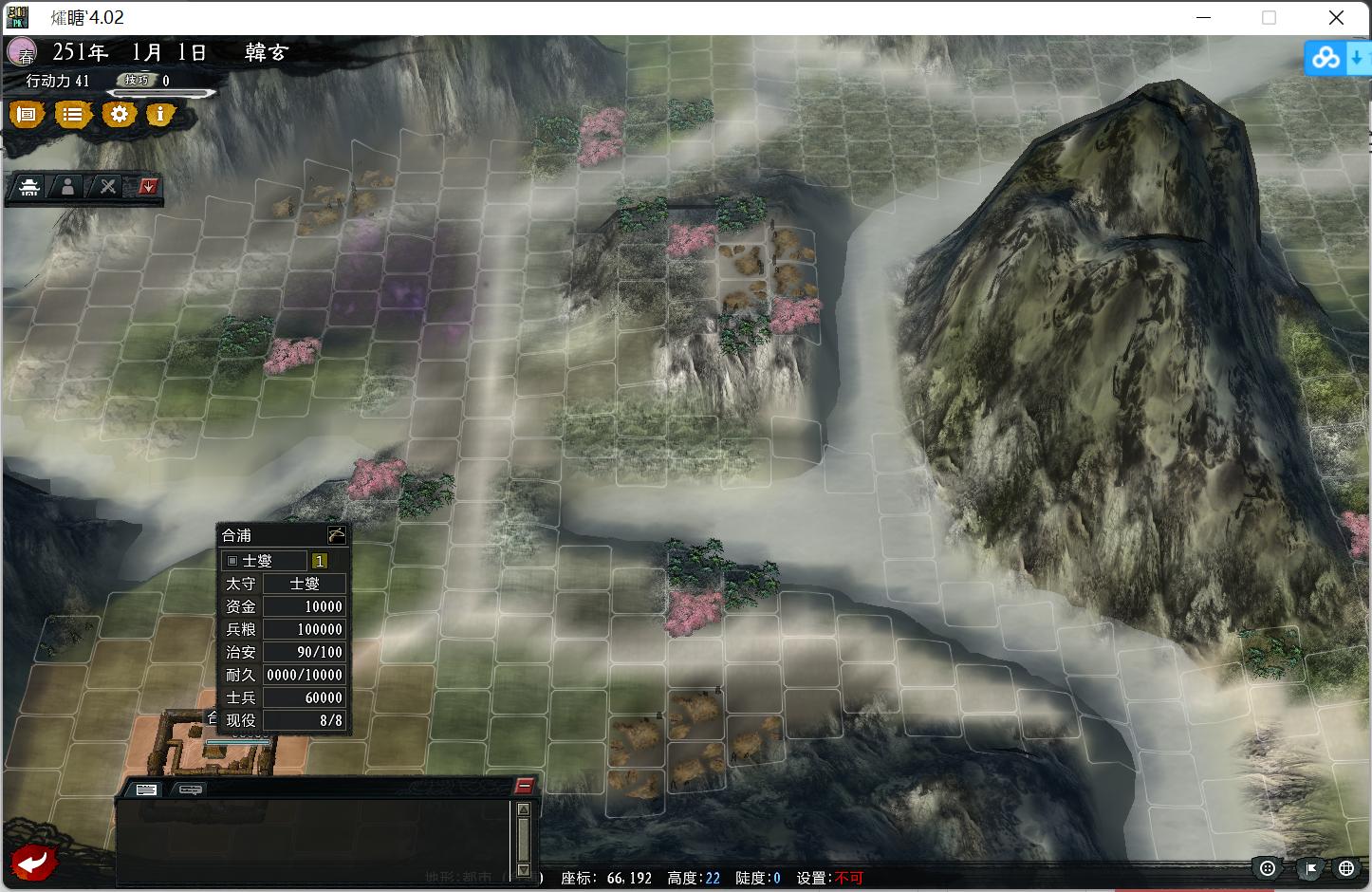Click the log scrollbar down arrow
Viewport: 1372px width, 892px height.
pyautogui.click(x=523, y=869)
